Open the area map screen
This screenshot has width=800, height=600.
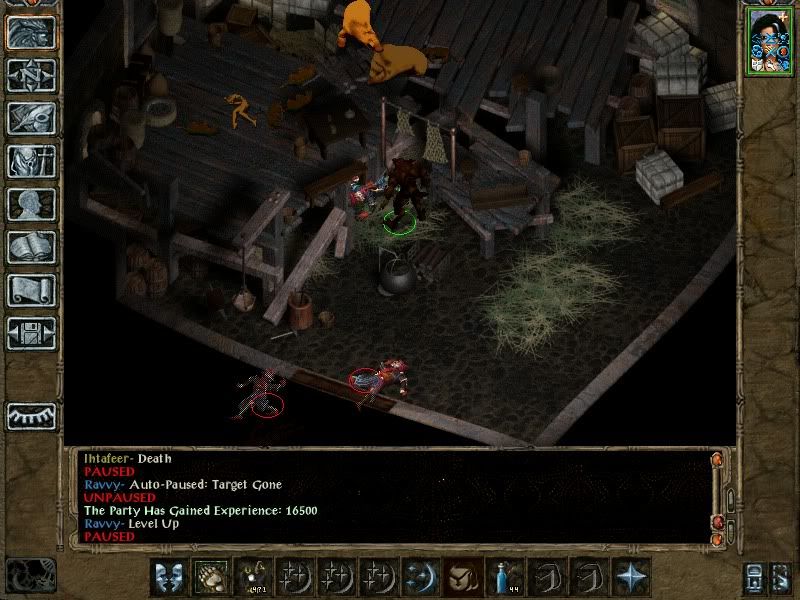tap(31, 76)
